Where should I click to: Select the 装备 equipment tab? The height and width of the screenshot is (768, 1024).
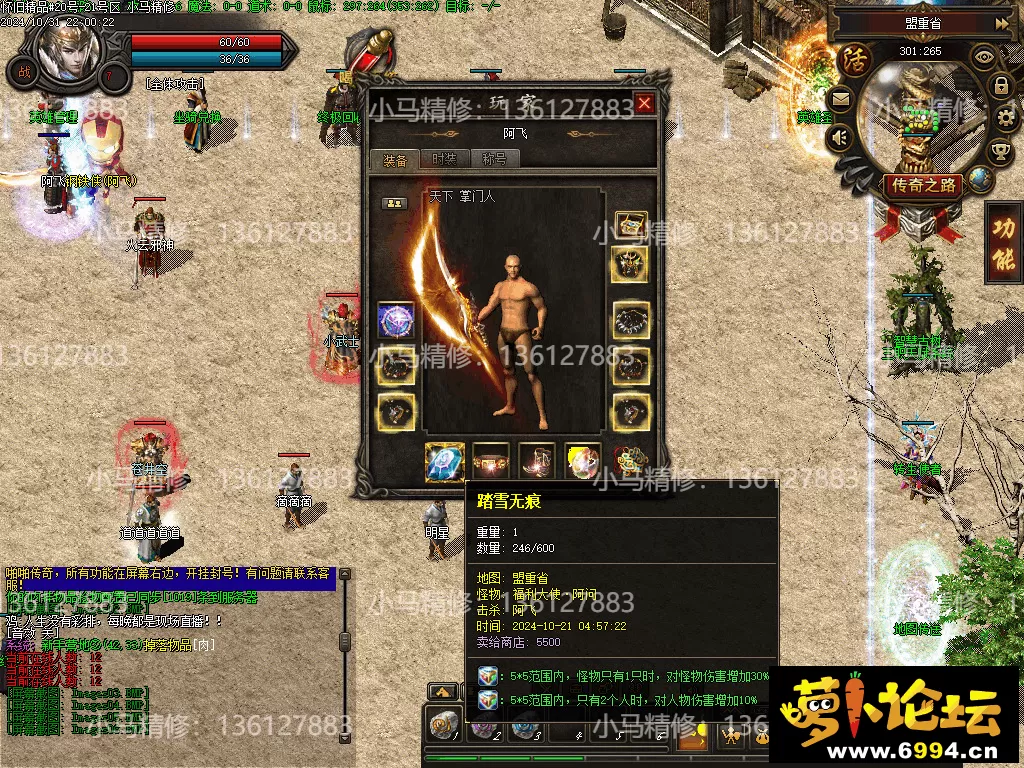pos(395,159)
